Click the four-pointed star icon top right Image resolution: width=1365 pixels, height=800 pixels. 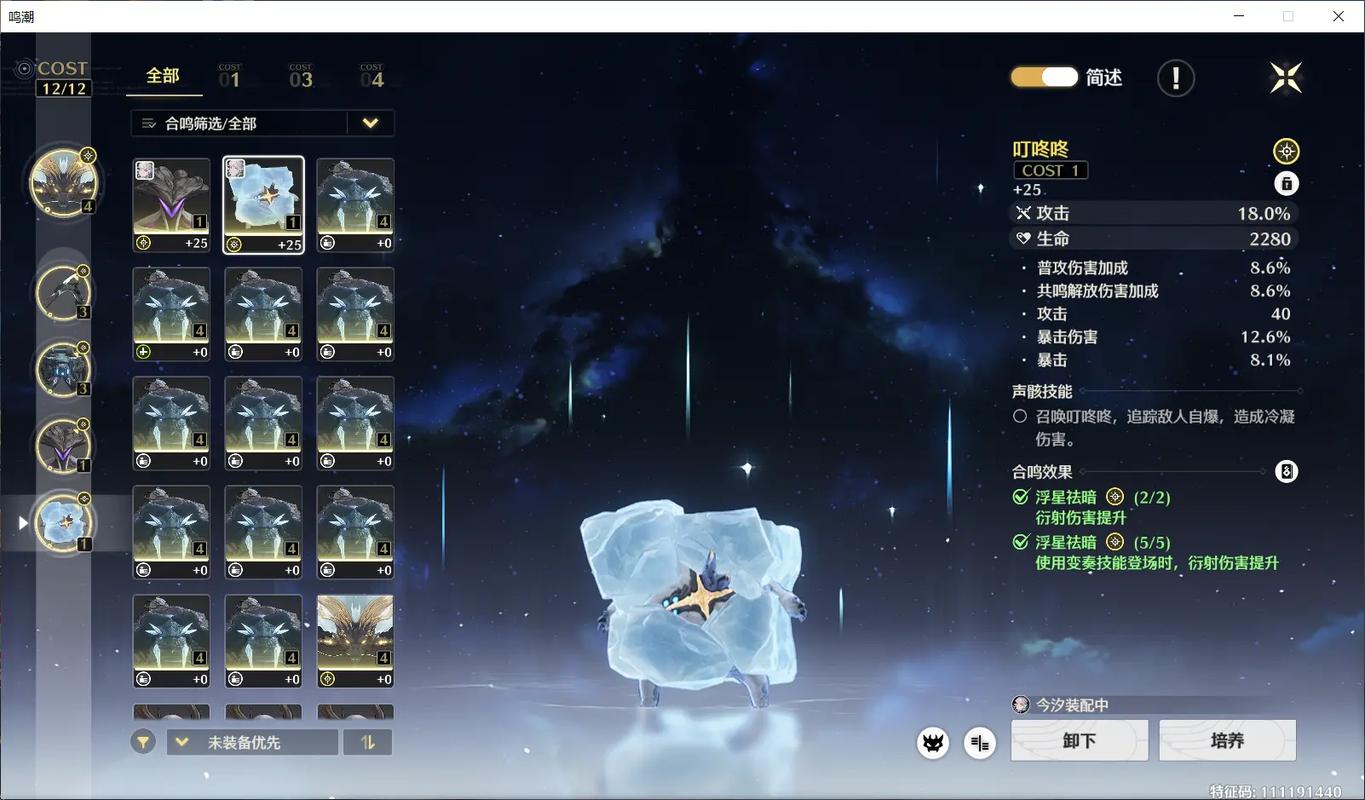[1285, 76]
